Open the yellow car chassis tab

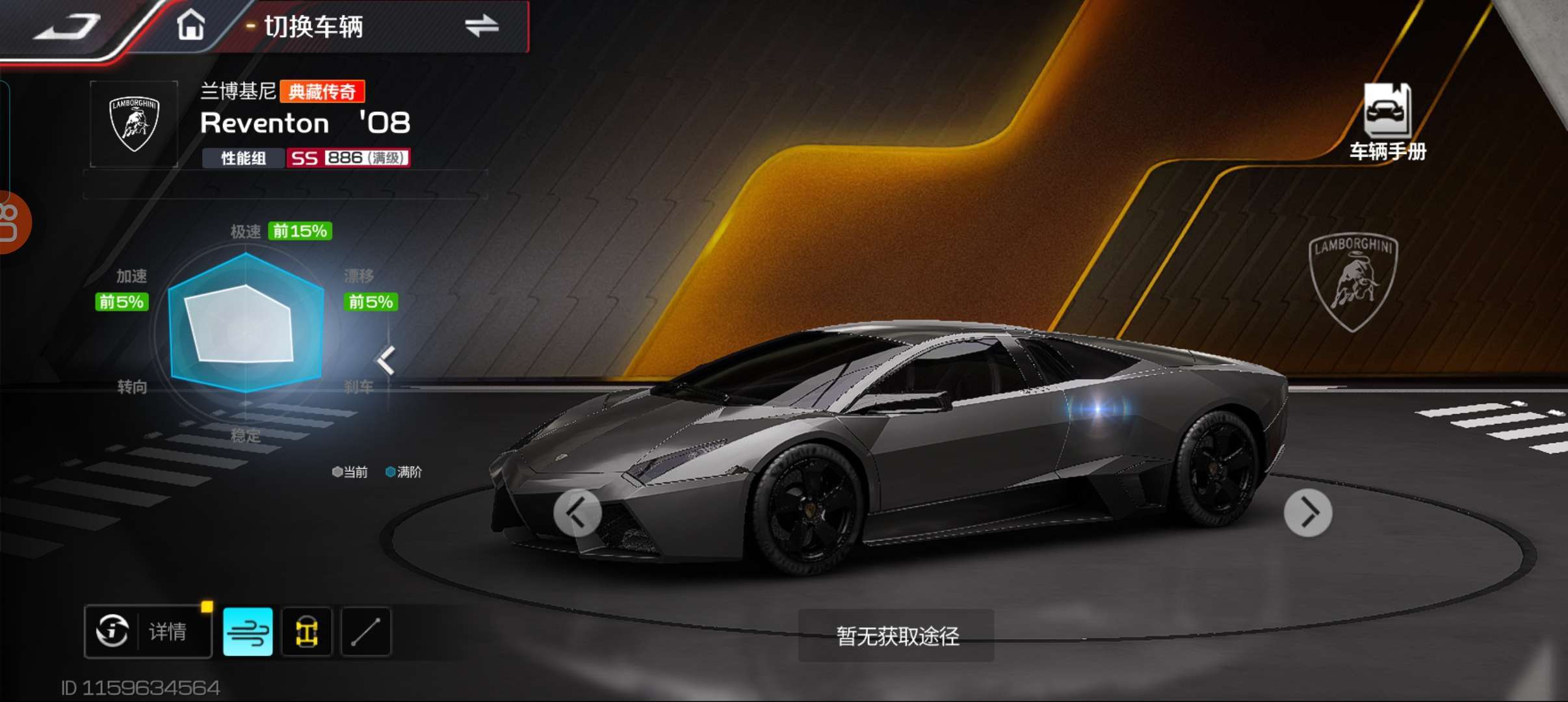coord(307,632)
